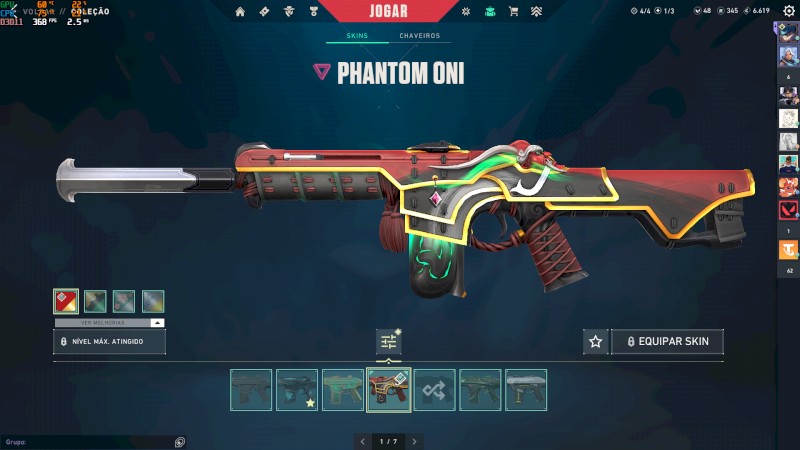Switch to the Chaveiros tab

(x=419, y=36)
